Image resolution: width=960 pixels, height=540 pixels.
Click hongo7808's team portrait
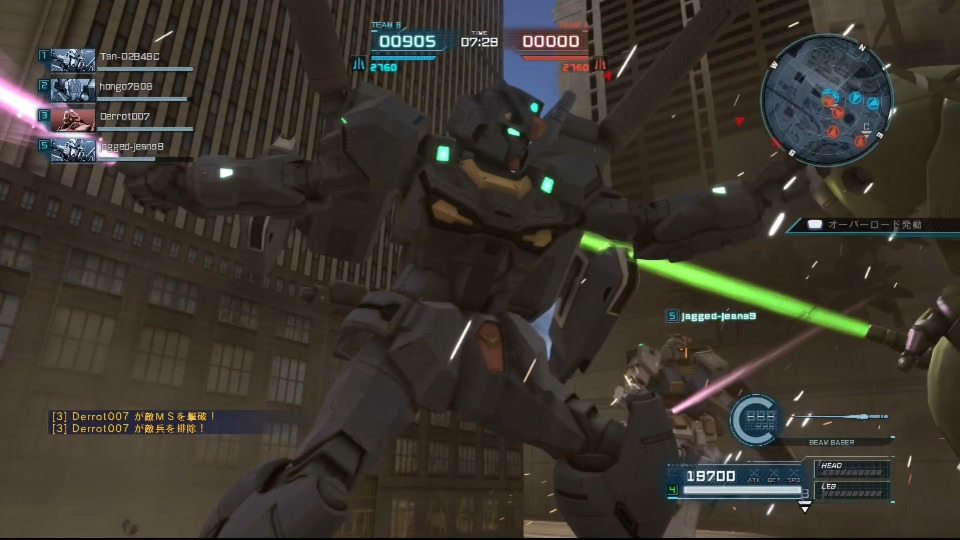72,89
